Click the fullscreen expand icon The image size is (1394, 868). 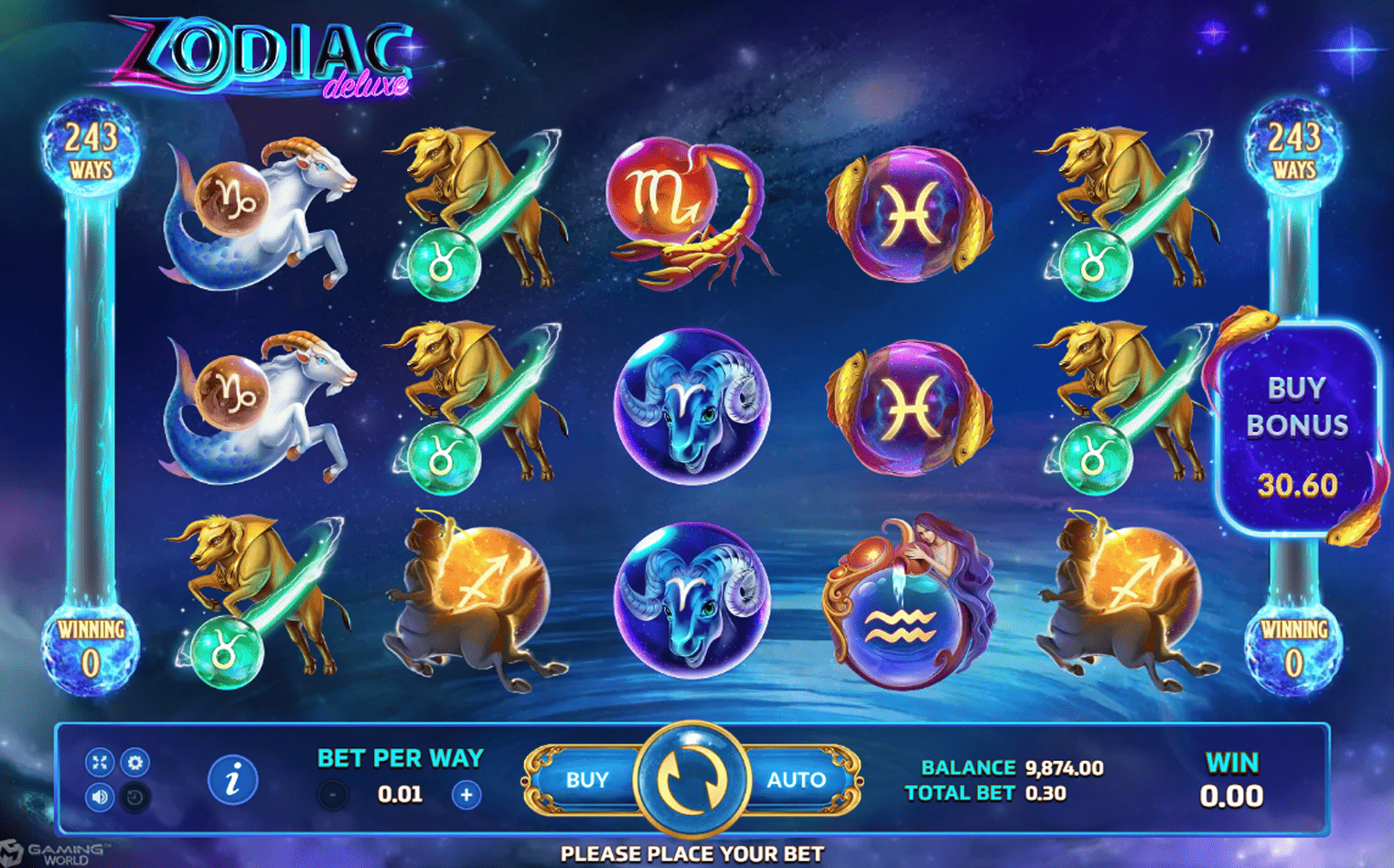100,762
